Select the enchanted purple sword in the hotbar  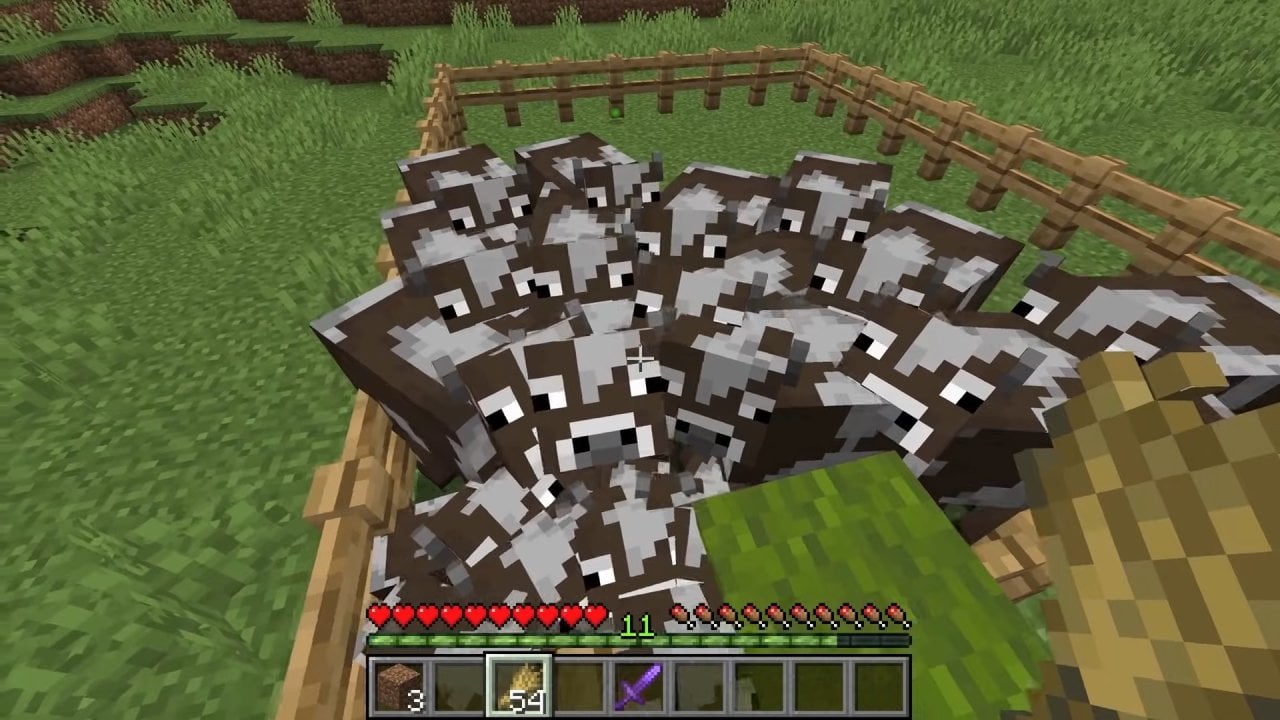coord(638,685)
